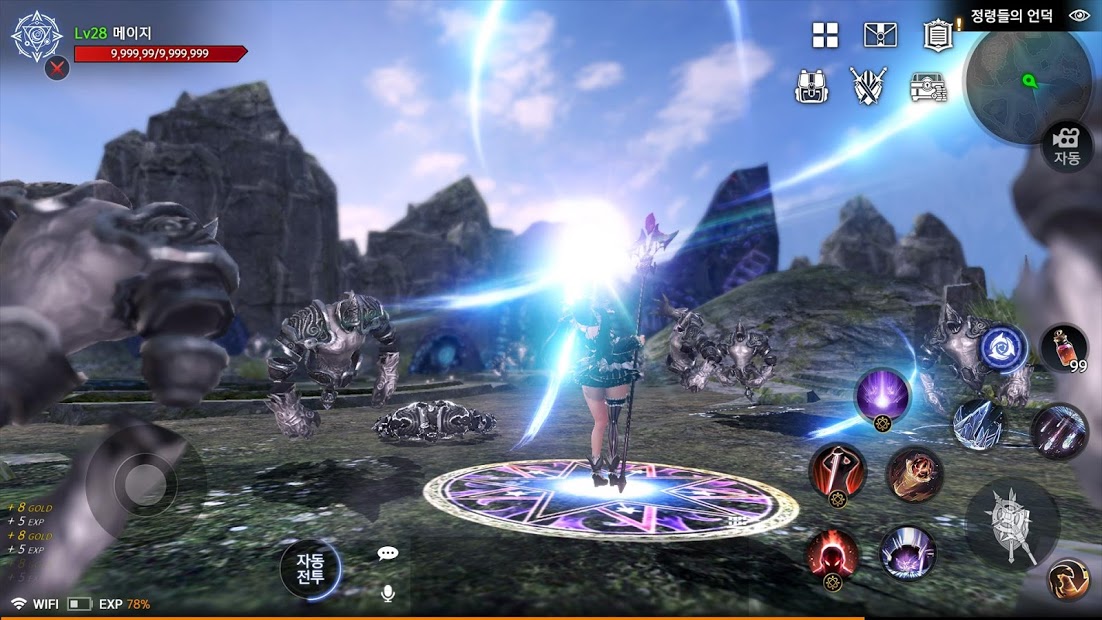Activate the red sword silhouette skill
This screenshot has width=1102, height=620.
(837, 472)
